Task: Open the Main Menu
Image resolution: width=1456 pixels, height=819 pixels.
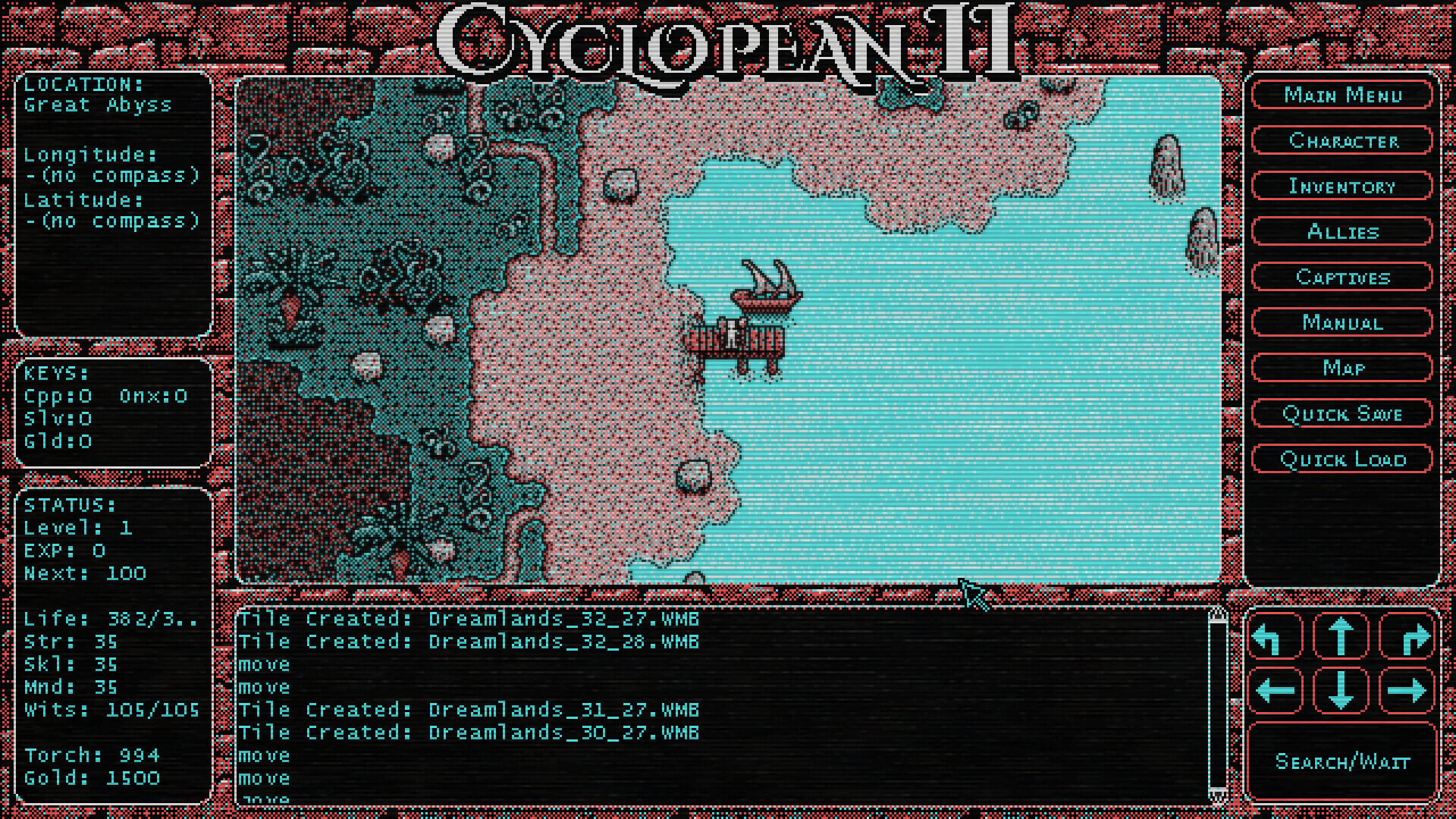Action: click(x=1341, y=95)
